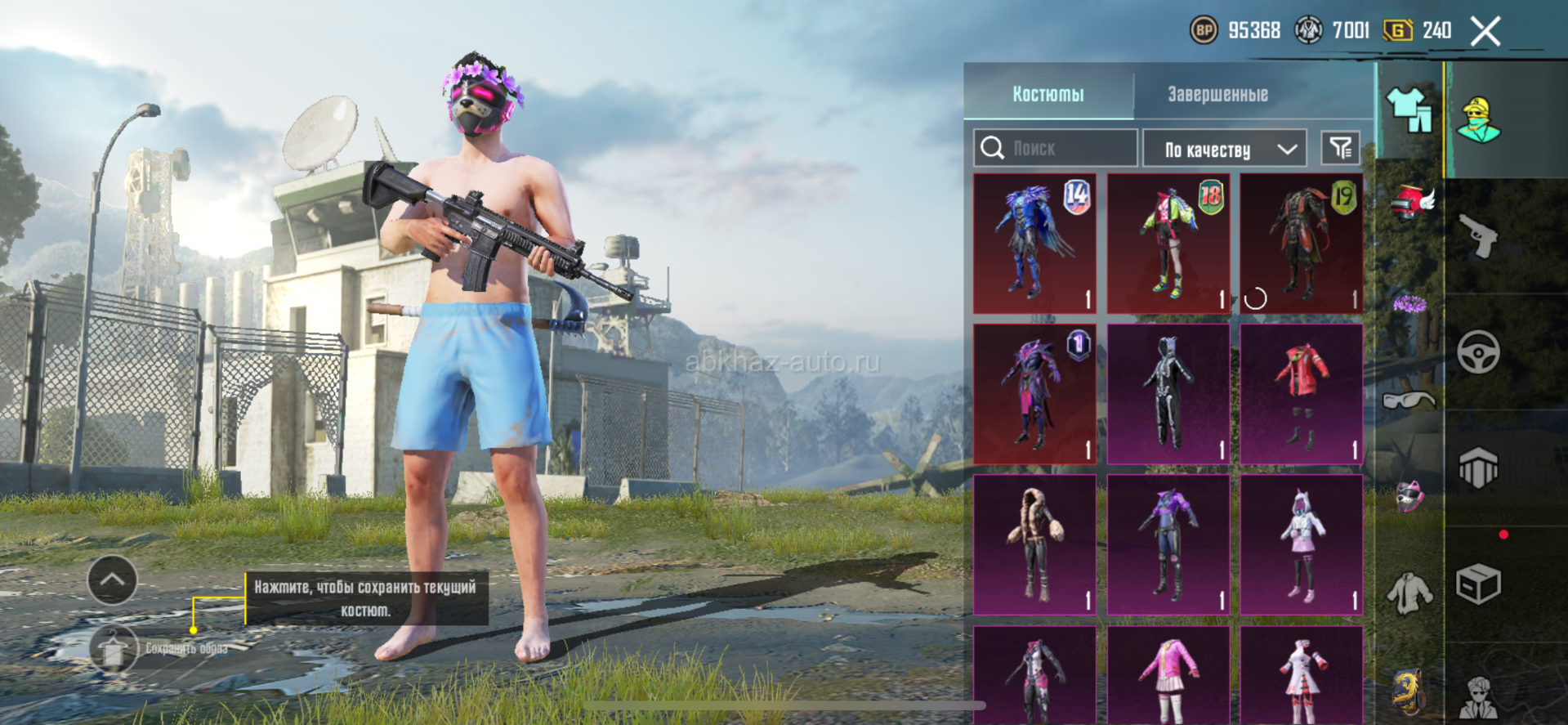Click Сохранить образ to save outfit
This screenshot has height=725, width=1568.
[116, 649]
